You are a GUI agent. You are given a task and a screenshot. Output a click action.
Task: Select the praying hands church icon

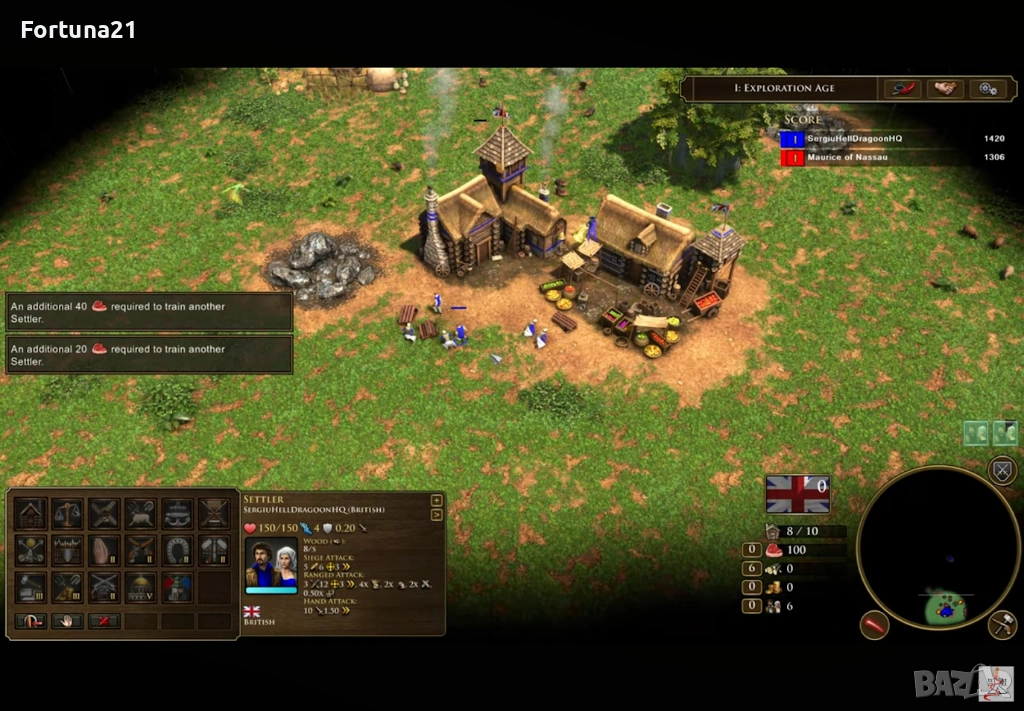(x=104, y=550)
